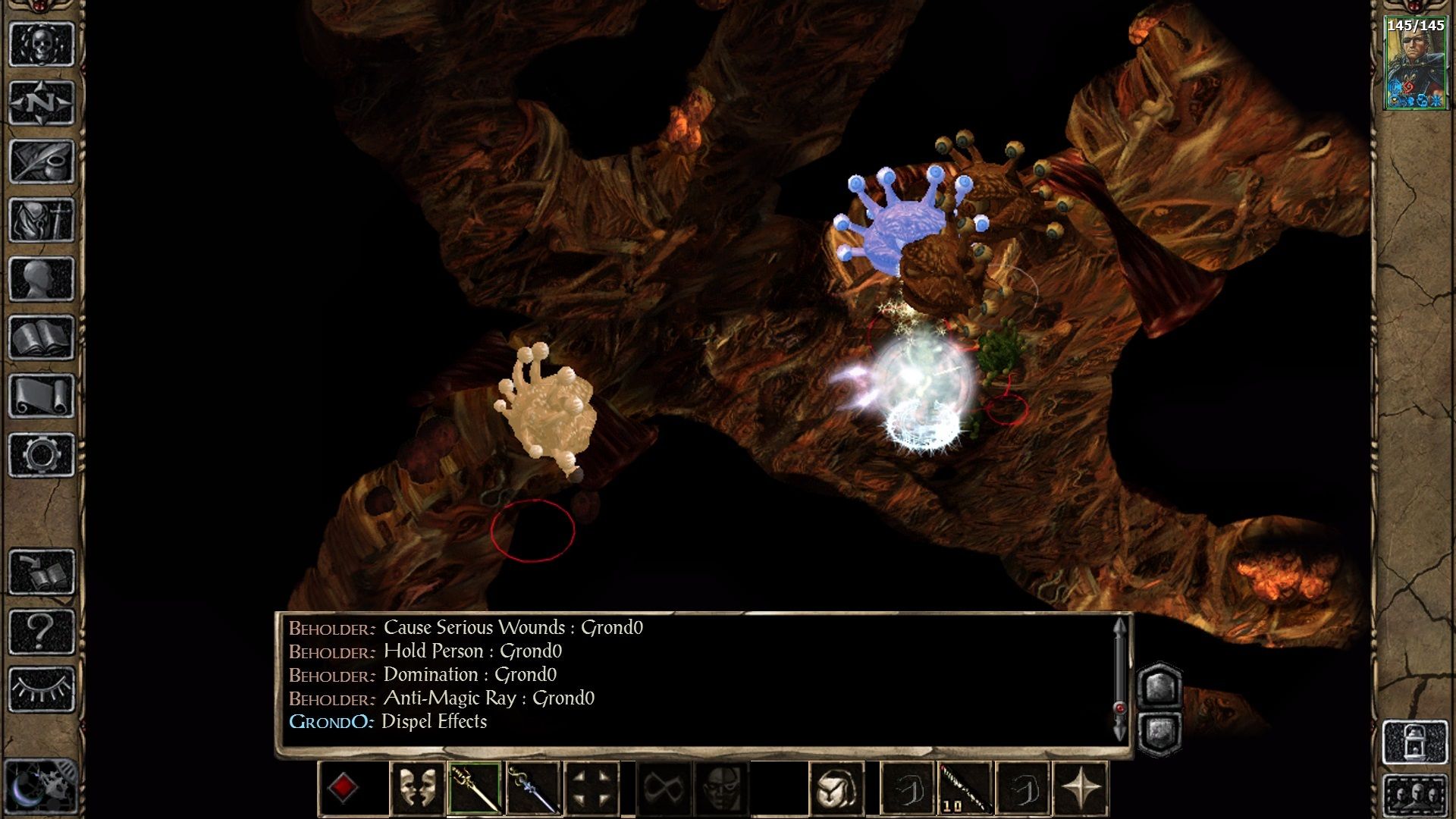Open the character record head-silhouette button

42,278
